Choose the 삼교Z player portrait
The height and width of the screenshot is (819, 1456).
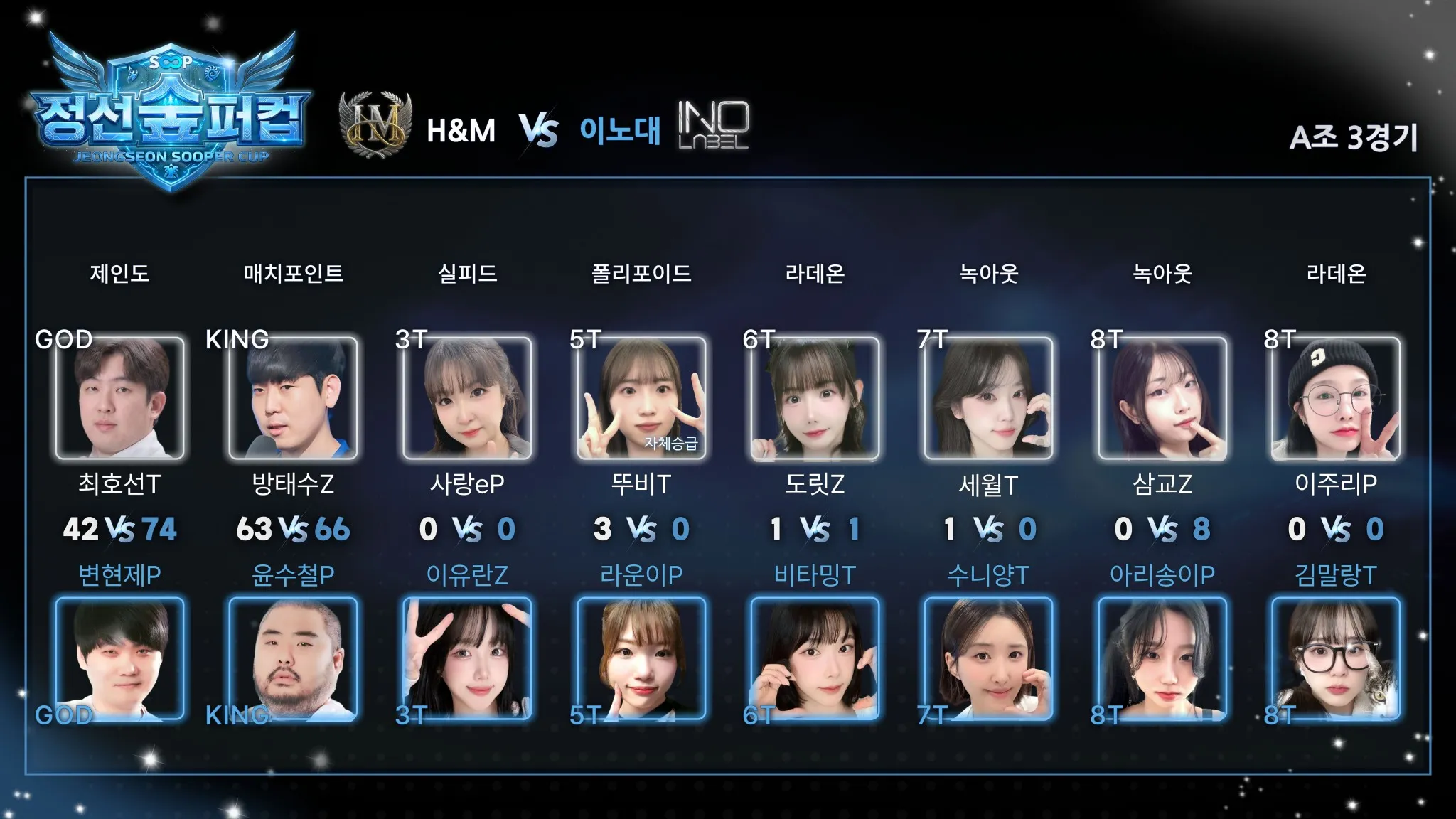1162,398
